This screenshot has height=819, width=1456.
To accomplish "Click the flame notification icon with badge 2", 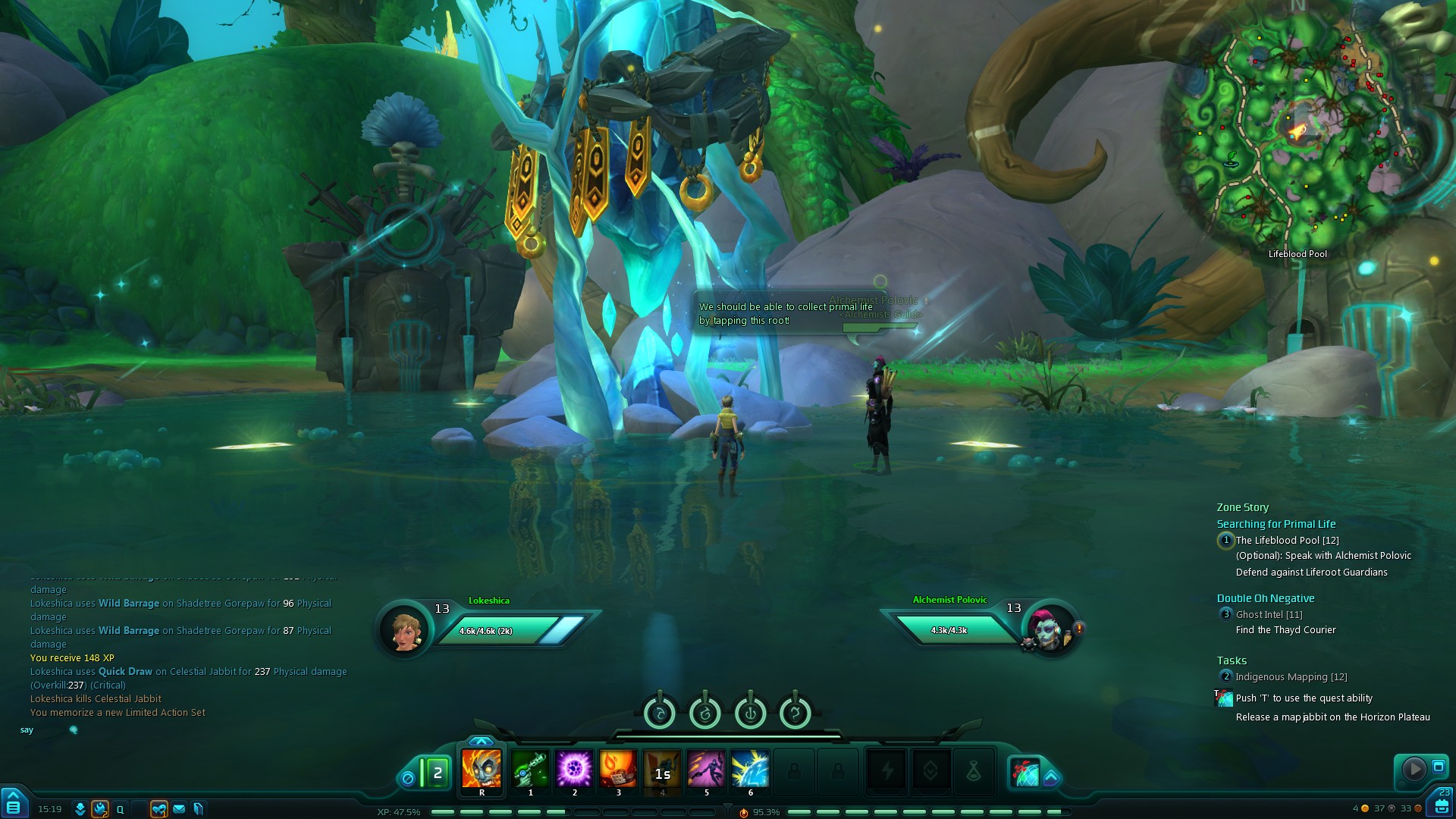I will (100, 809).
